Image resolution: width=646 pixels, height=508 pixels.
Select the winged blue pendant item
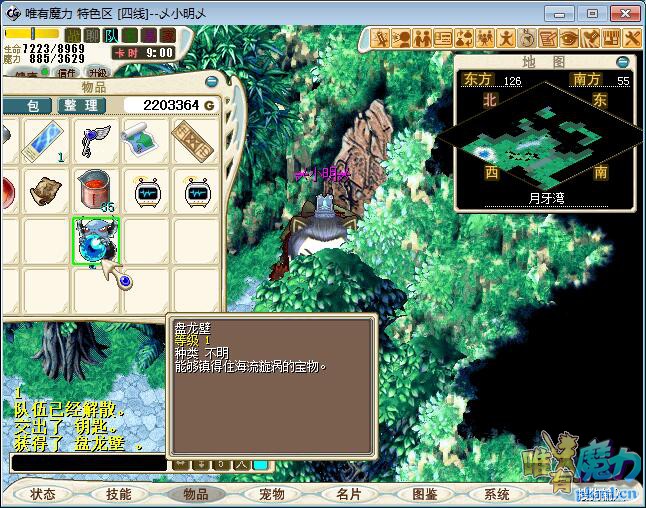[x=96, y=140]
